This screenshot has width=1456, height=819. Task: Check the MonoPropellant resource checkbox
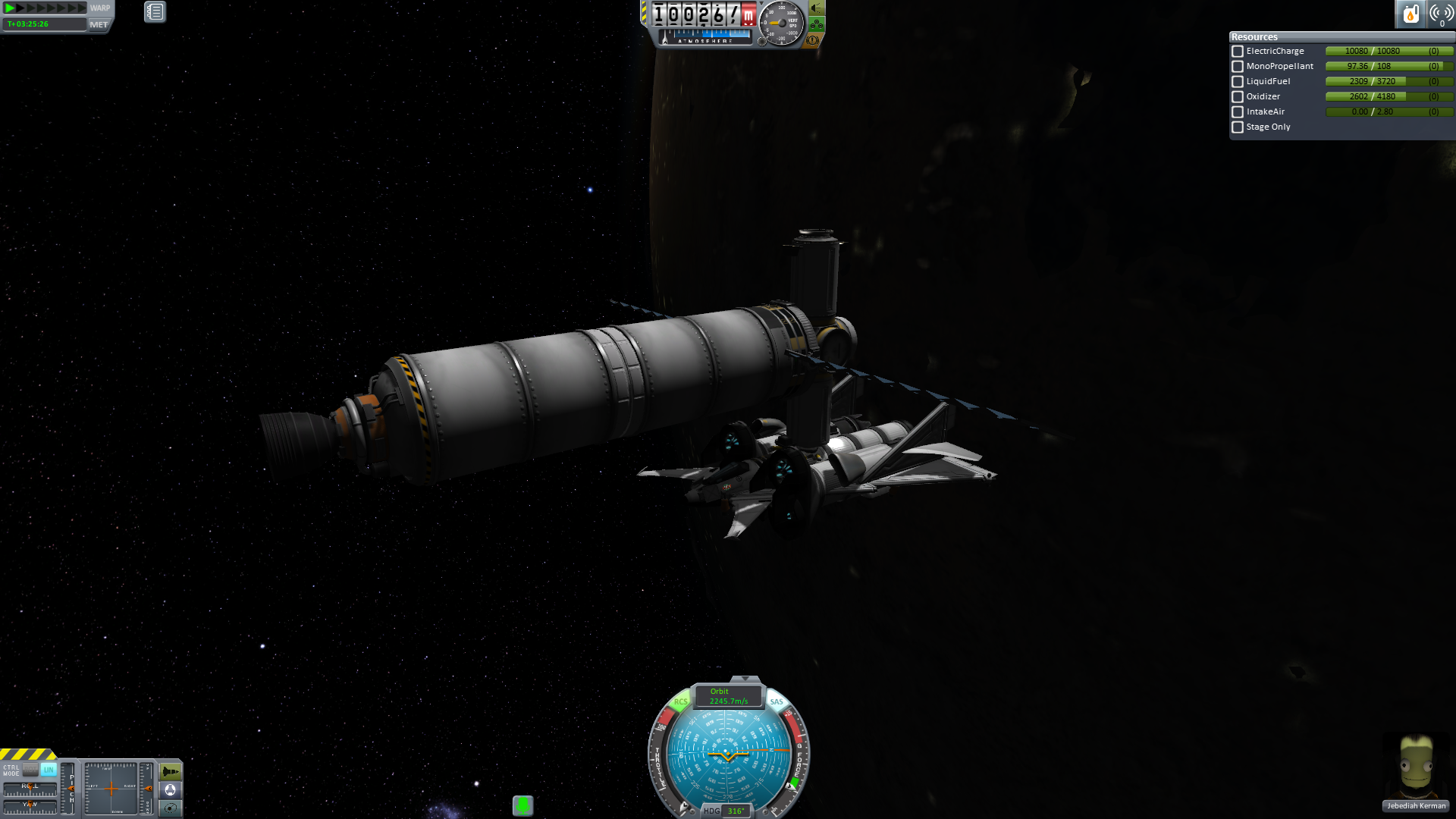pyautogui.click(x=1238, y=67)
